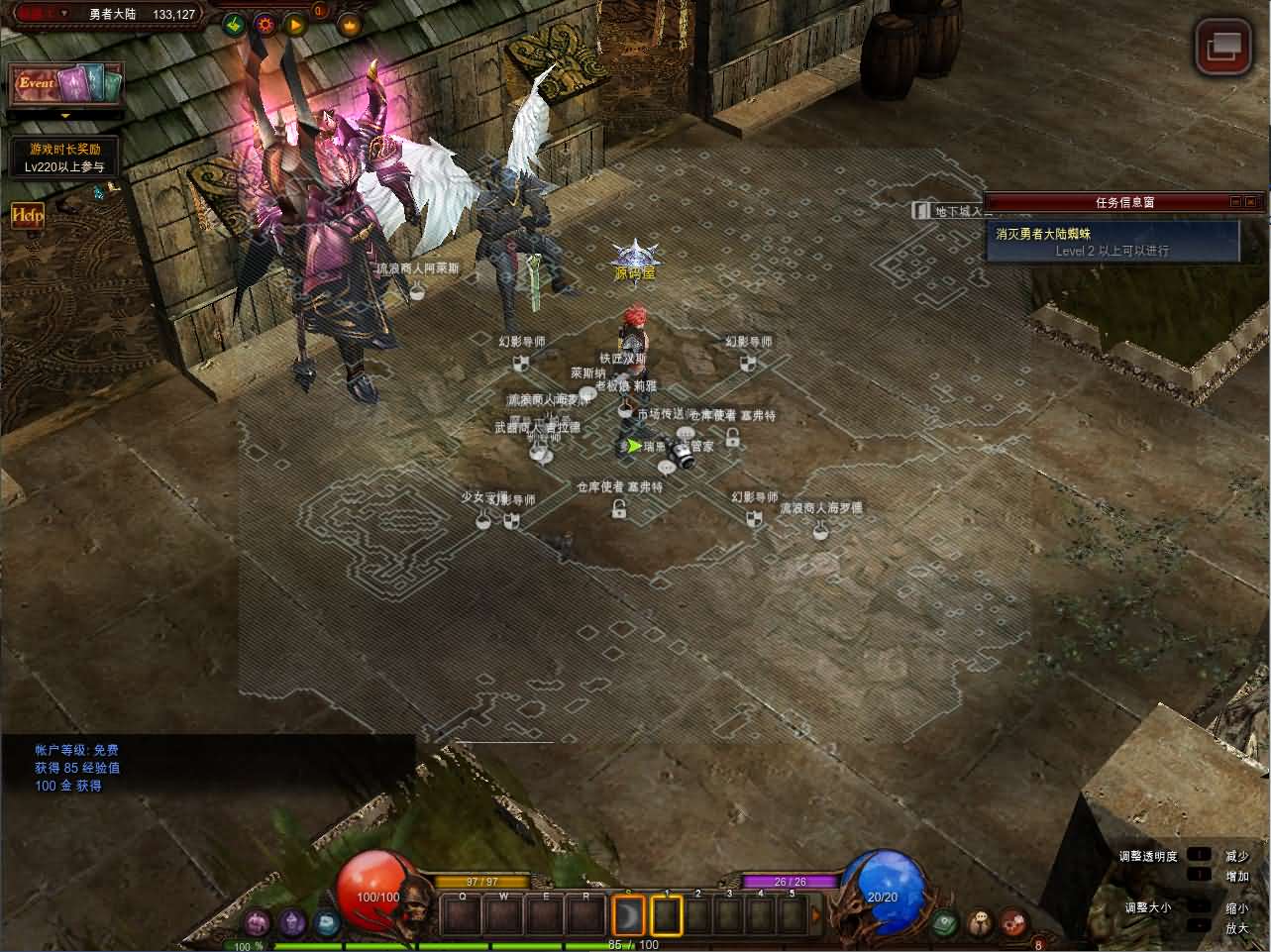Select the 消灭勇者大陆蜘蛛 quest entry

[1112, 241]
